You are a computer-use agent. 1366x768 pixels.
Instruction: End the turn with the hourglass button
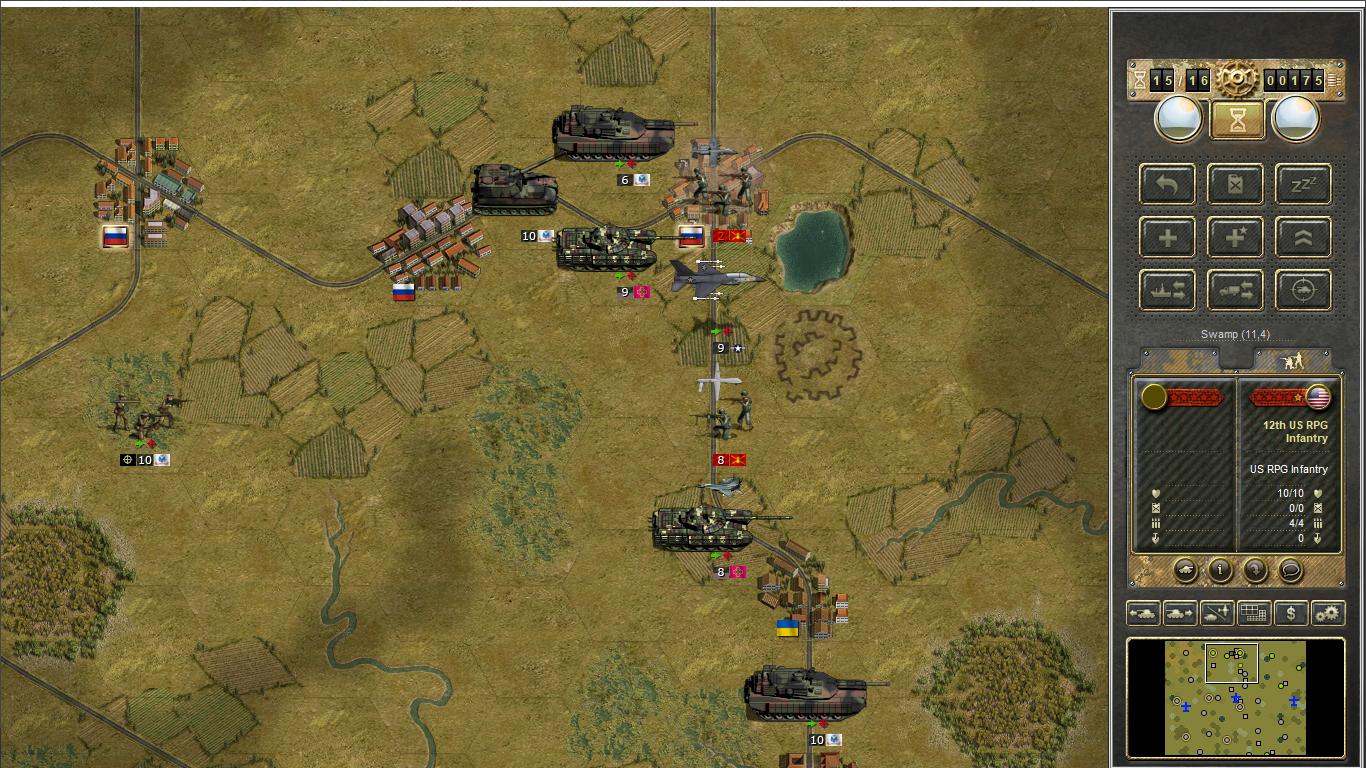1238,120
